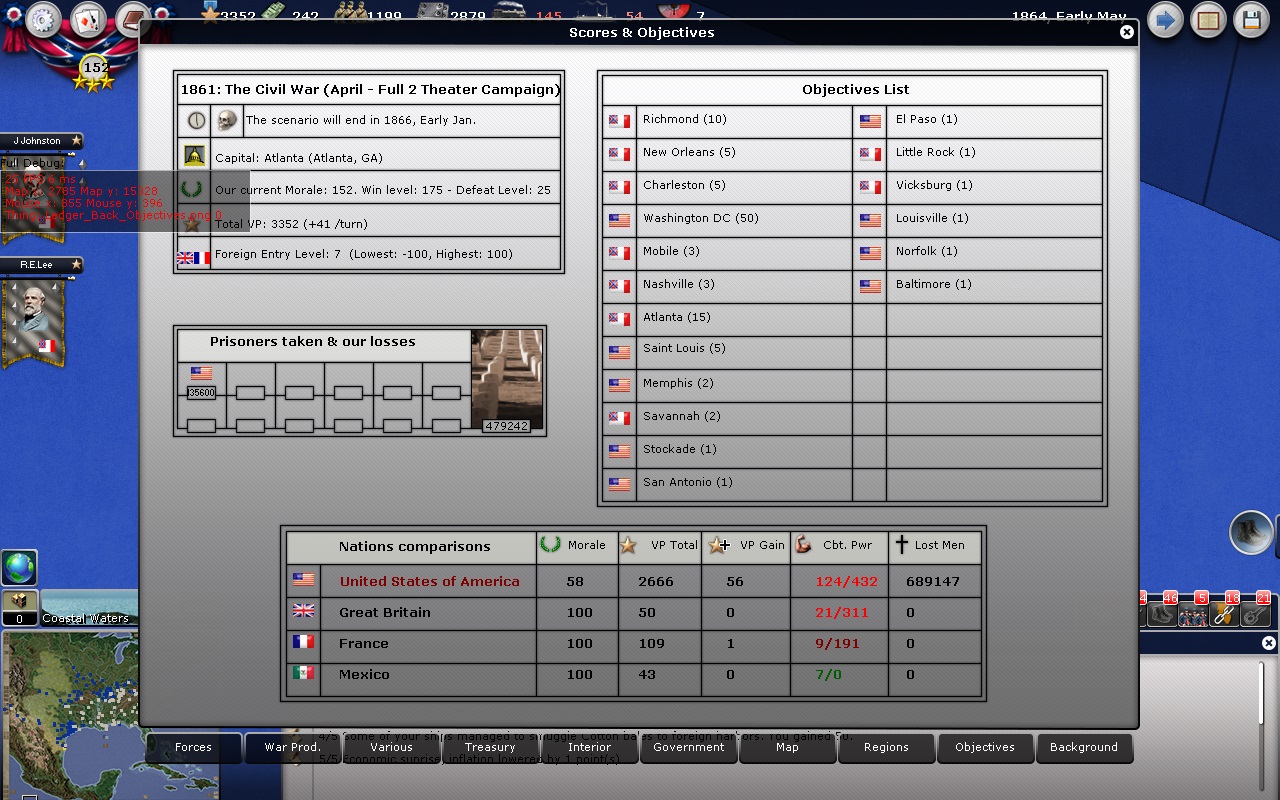Viewport: 1280px width, 800px height.
Task: Click the infantry units message filter icon
Action: [1193, 615]
